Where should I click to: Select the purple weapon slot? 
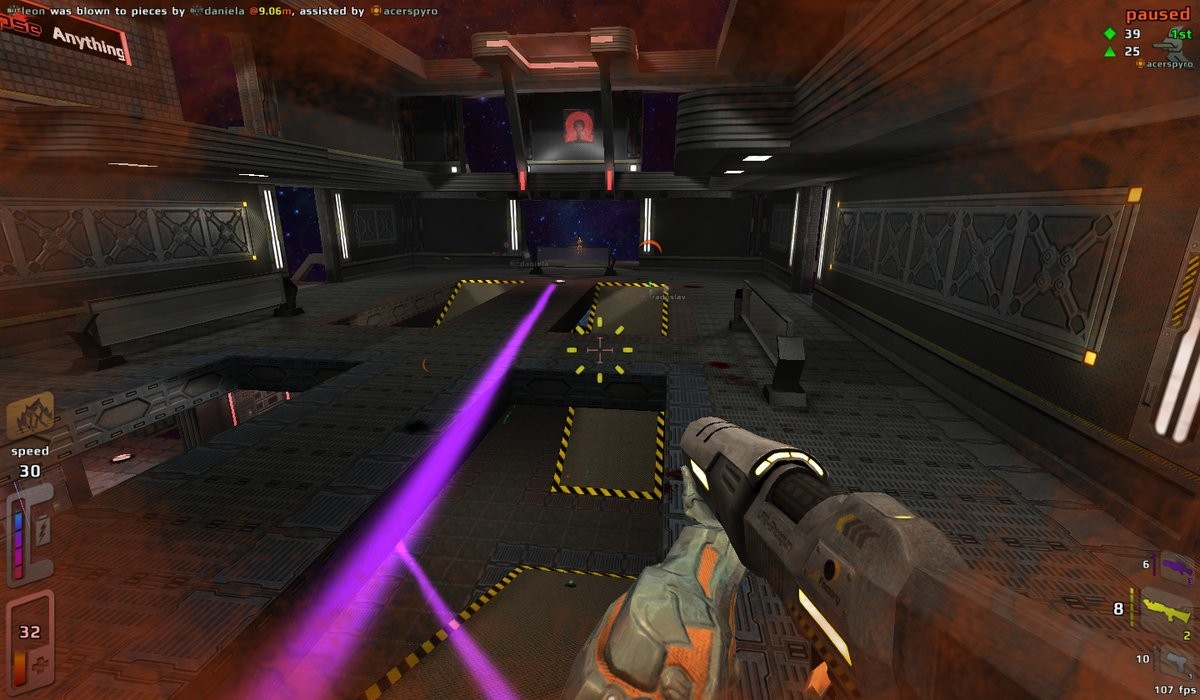click(1176, 568)
